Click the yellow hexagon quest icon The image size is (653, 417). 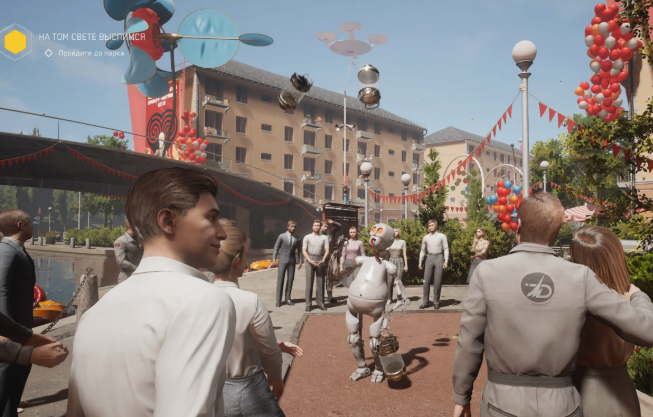point(15,41)
